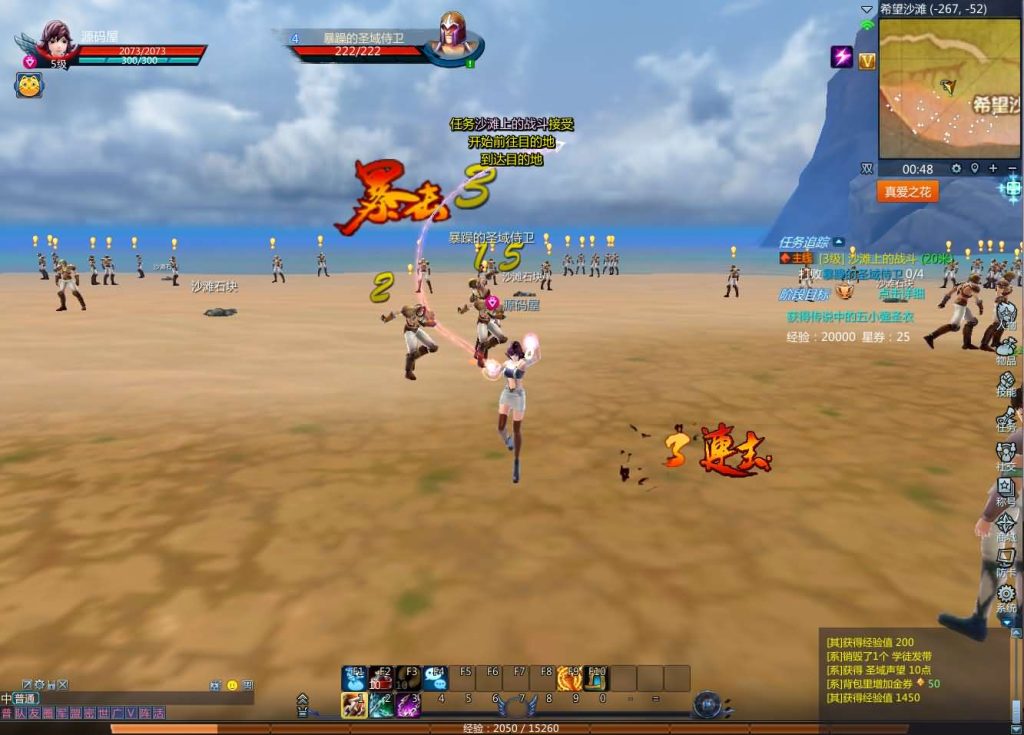Open the gold V VIP badge
Screen dimensions: 1024x735
(867, 61)
